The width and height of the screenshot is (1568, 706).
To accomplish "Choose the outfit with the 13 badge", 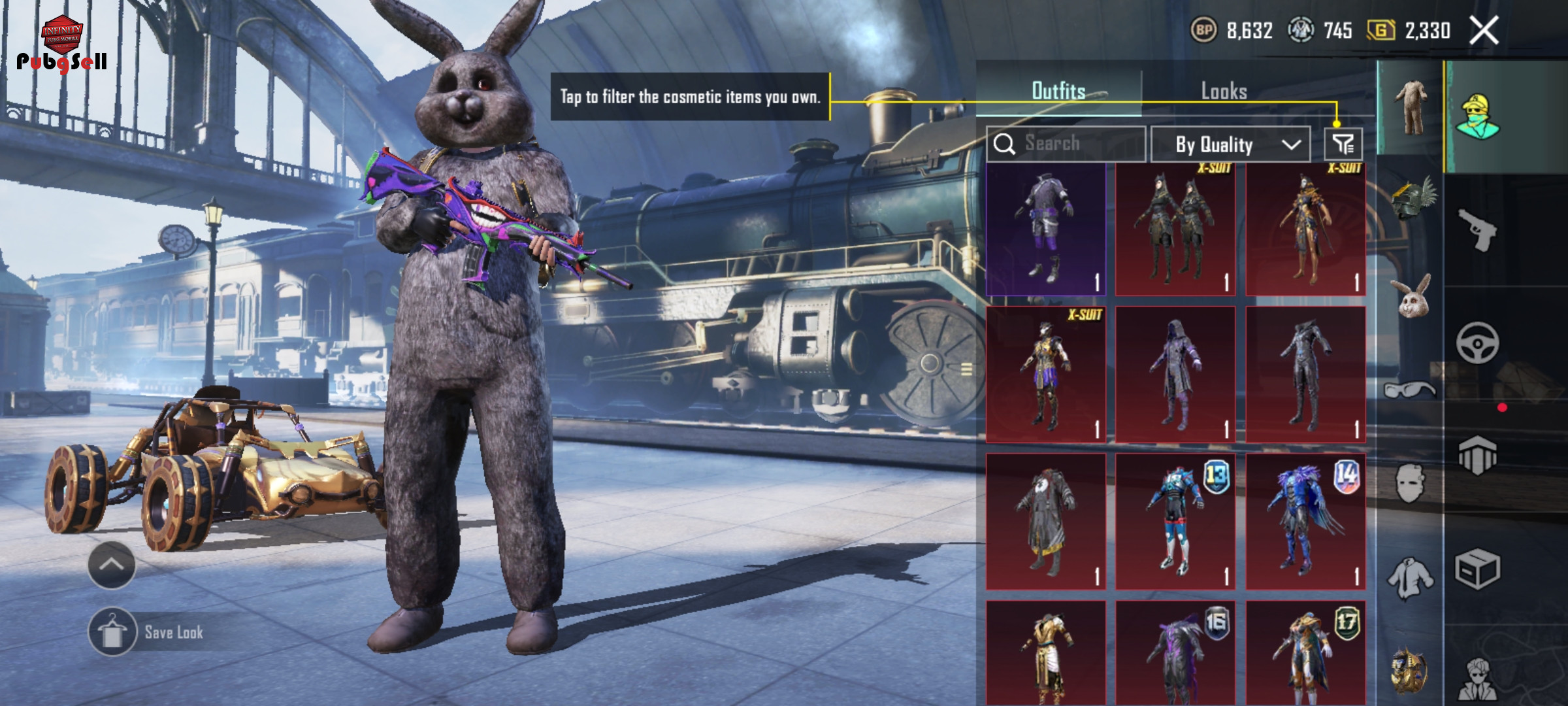I will tap(1175, 522).
